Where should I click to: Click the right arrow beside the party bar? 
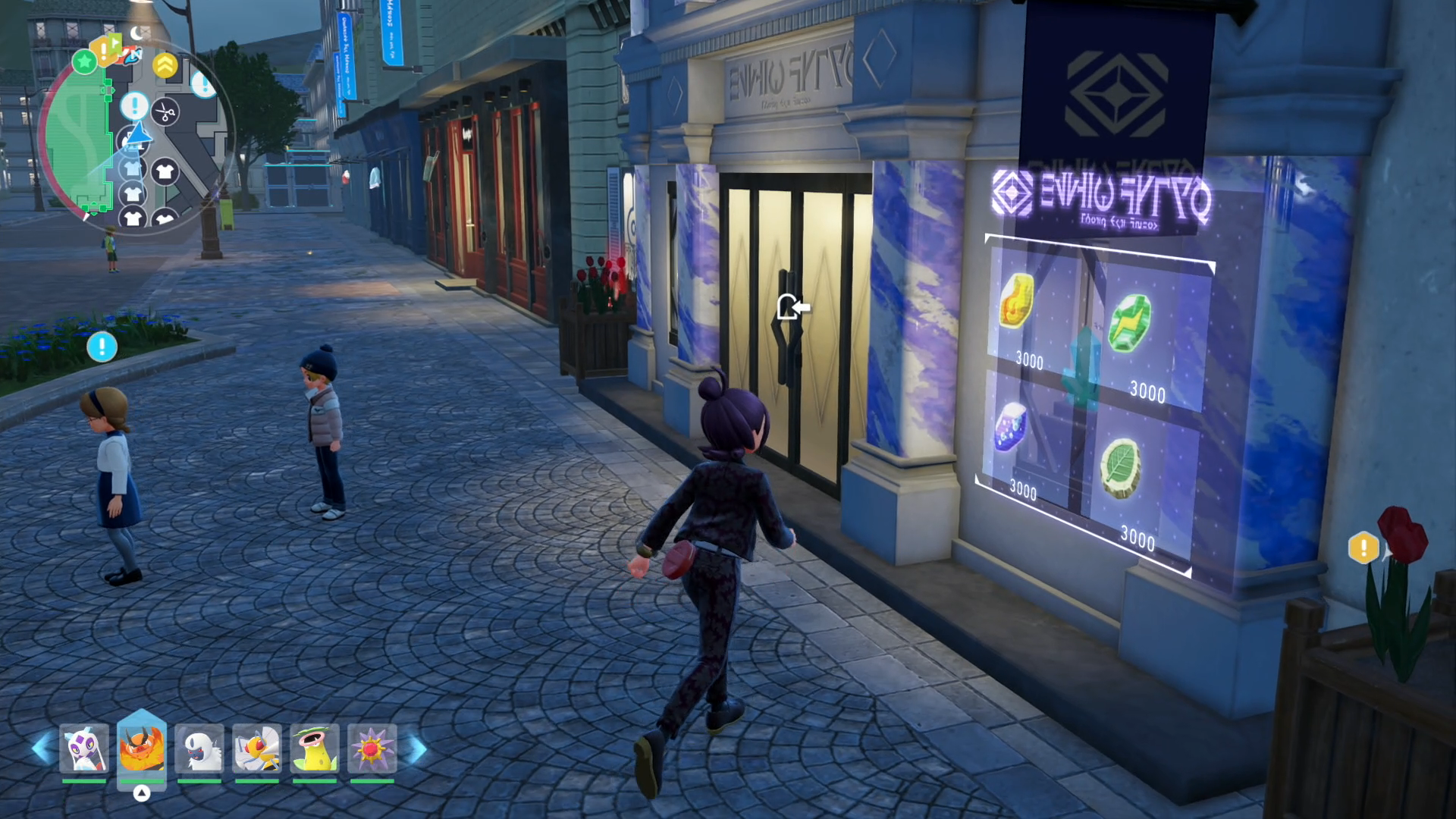point(417,748)
